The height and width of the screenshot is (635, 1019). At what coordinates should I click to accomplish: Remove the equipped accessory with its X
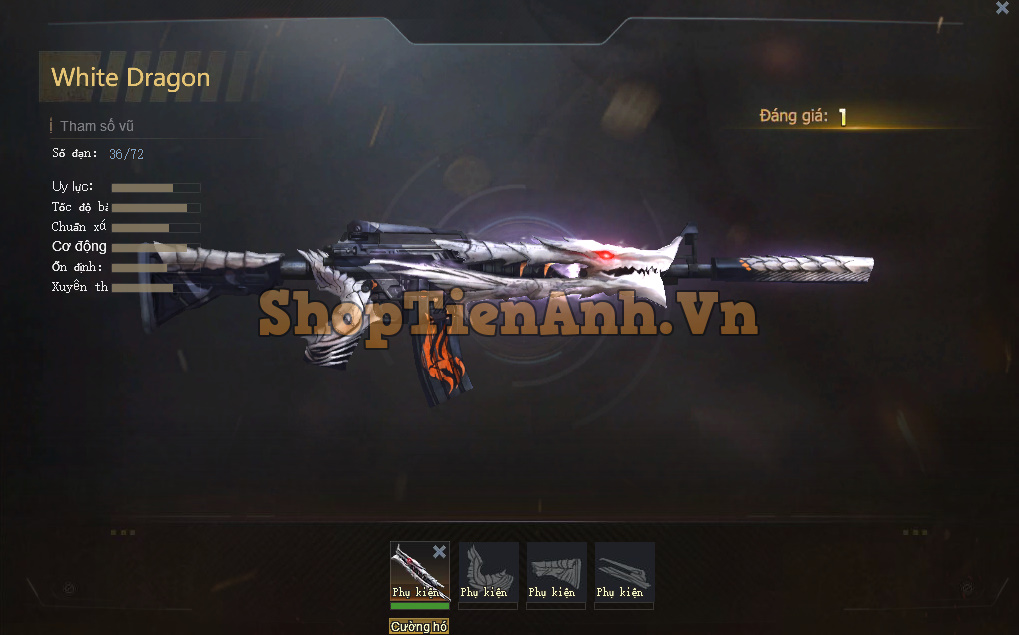pos(439,552)
